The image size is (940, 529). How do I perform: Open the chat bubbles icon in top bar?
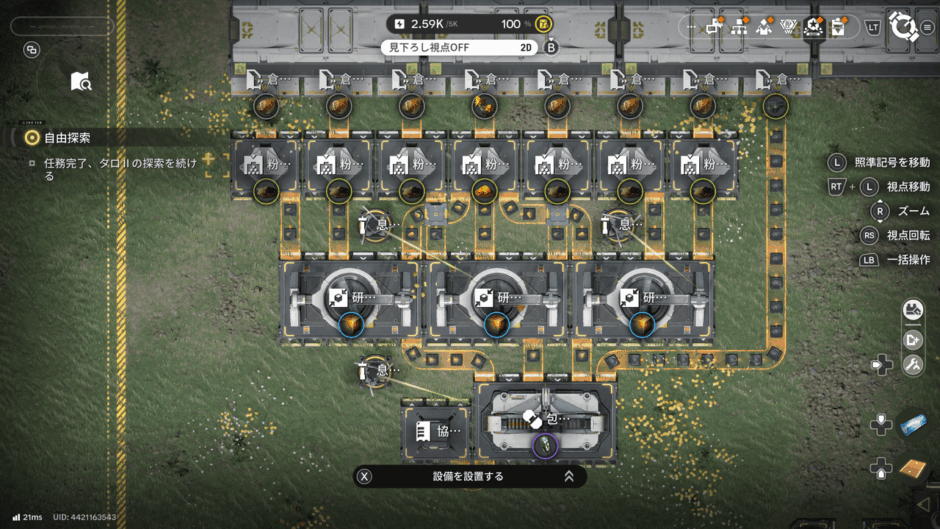coord(715,27)
